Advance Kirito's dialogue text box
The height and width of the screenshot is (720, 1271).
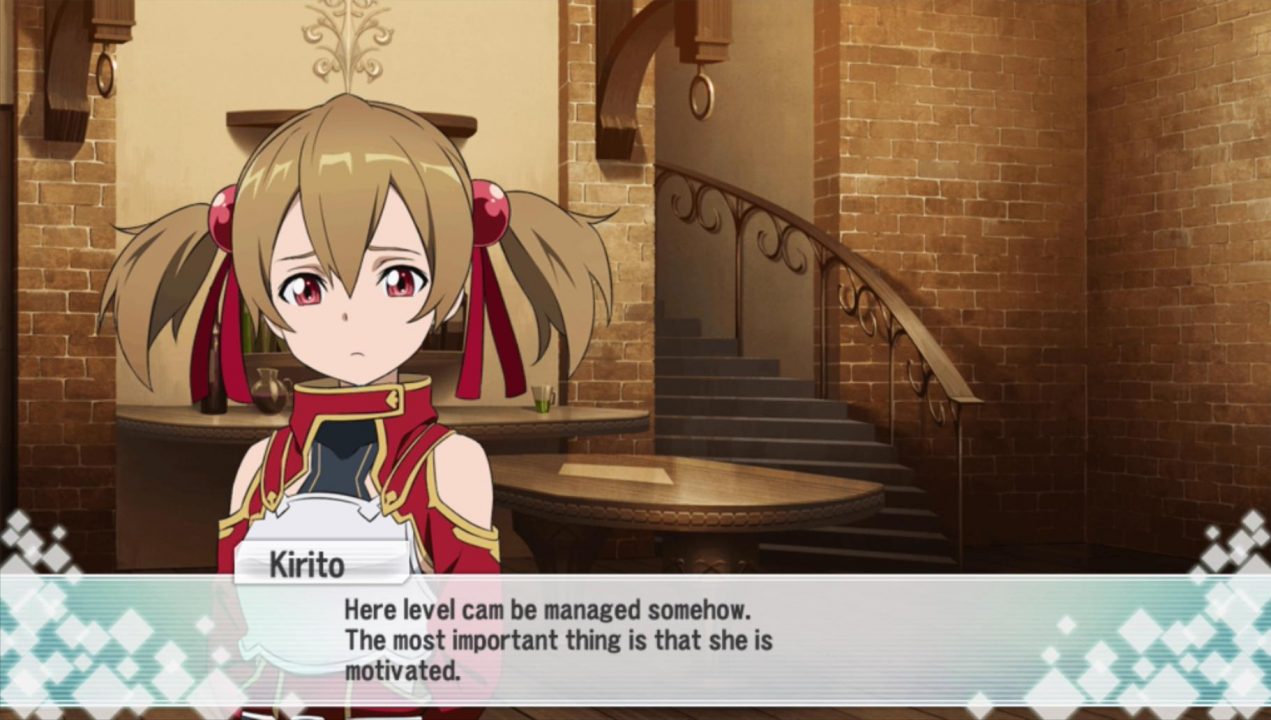635,640
